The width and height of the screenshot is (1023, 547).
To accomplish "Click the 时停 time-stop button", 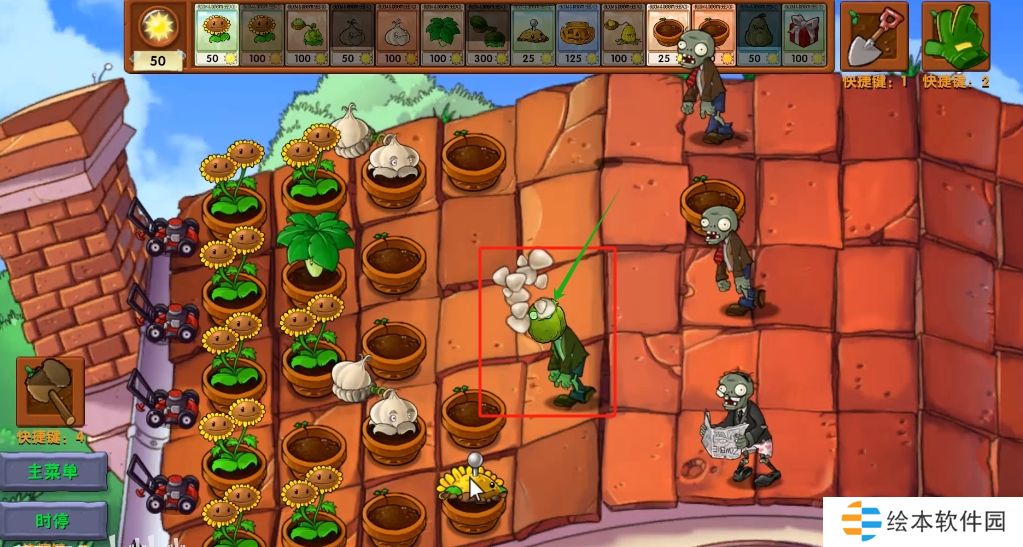I will (x=52, y=521).
